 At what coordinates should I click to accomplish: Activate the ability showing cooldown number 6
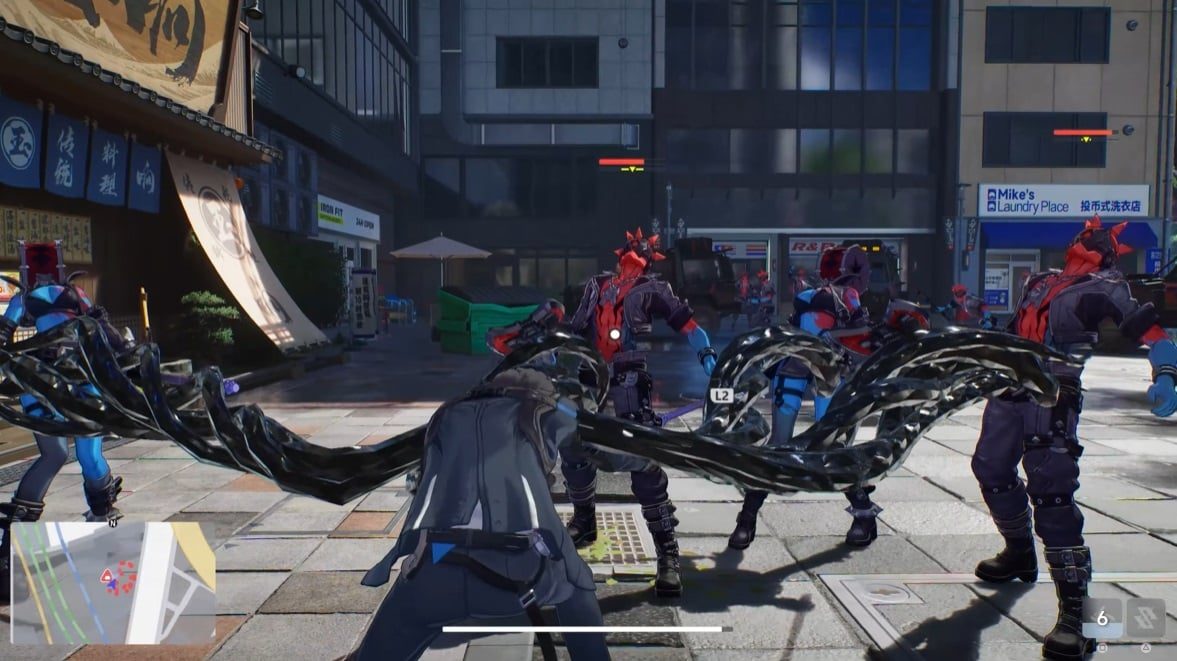tap(1102, 618)
